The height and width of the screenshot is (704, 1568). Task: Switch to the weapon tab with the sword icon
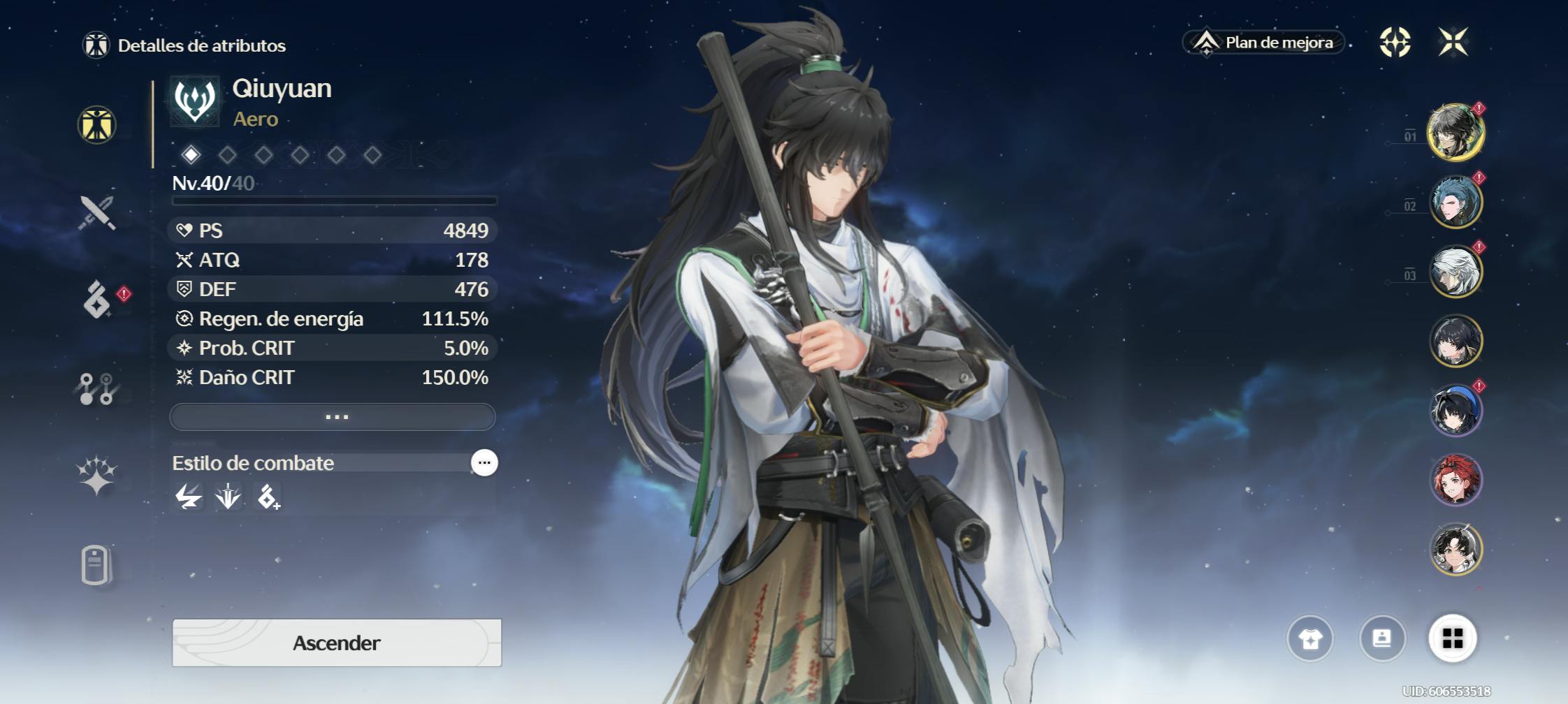coord(97,213)
